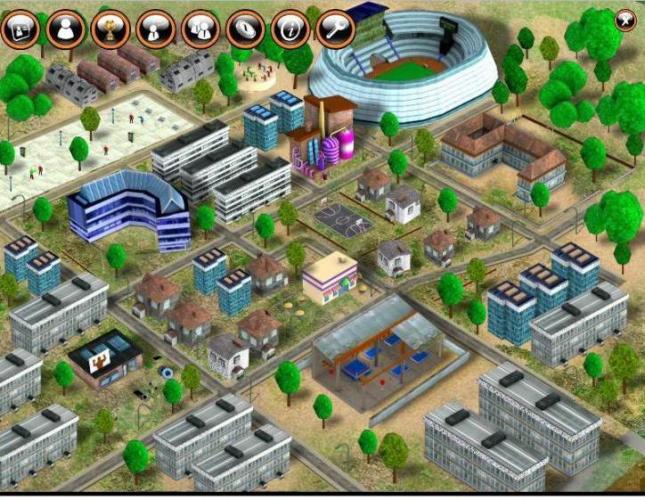Close the city view with X button

coord(626,17)
